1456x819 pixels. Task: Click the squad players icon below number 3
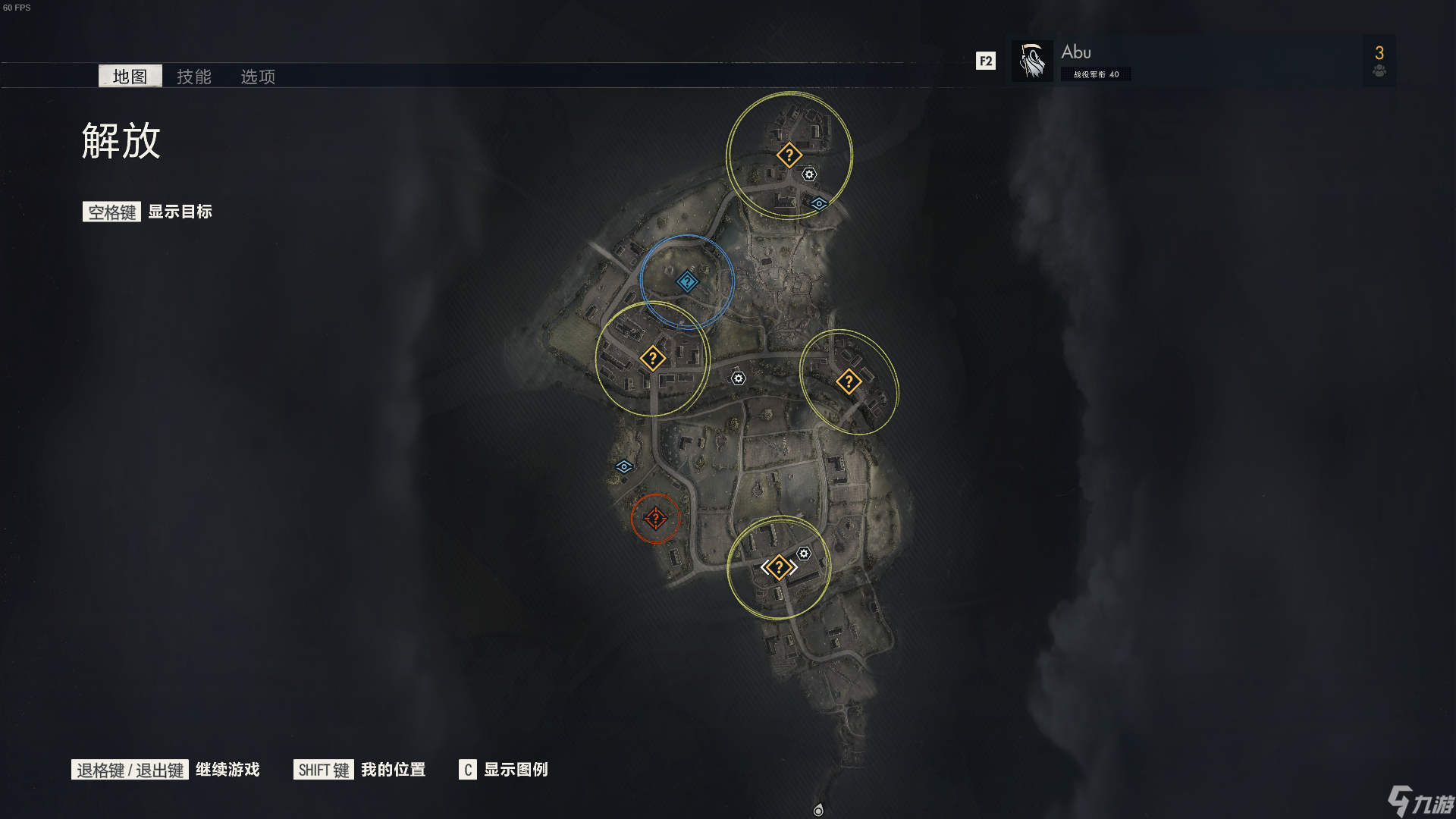click(x=1379, y=71)
